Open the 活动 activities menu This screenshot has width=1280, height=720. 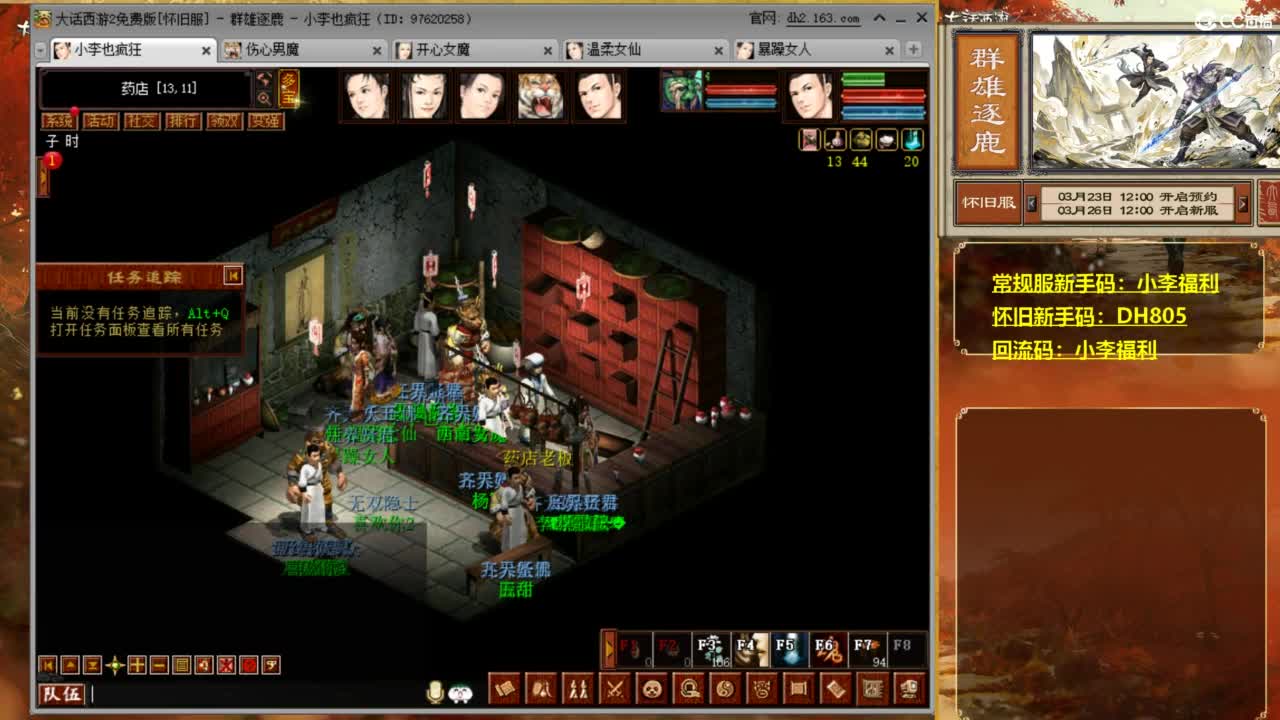click(x=100, y=121)
